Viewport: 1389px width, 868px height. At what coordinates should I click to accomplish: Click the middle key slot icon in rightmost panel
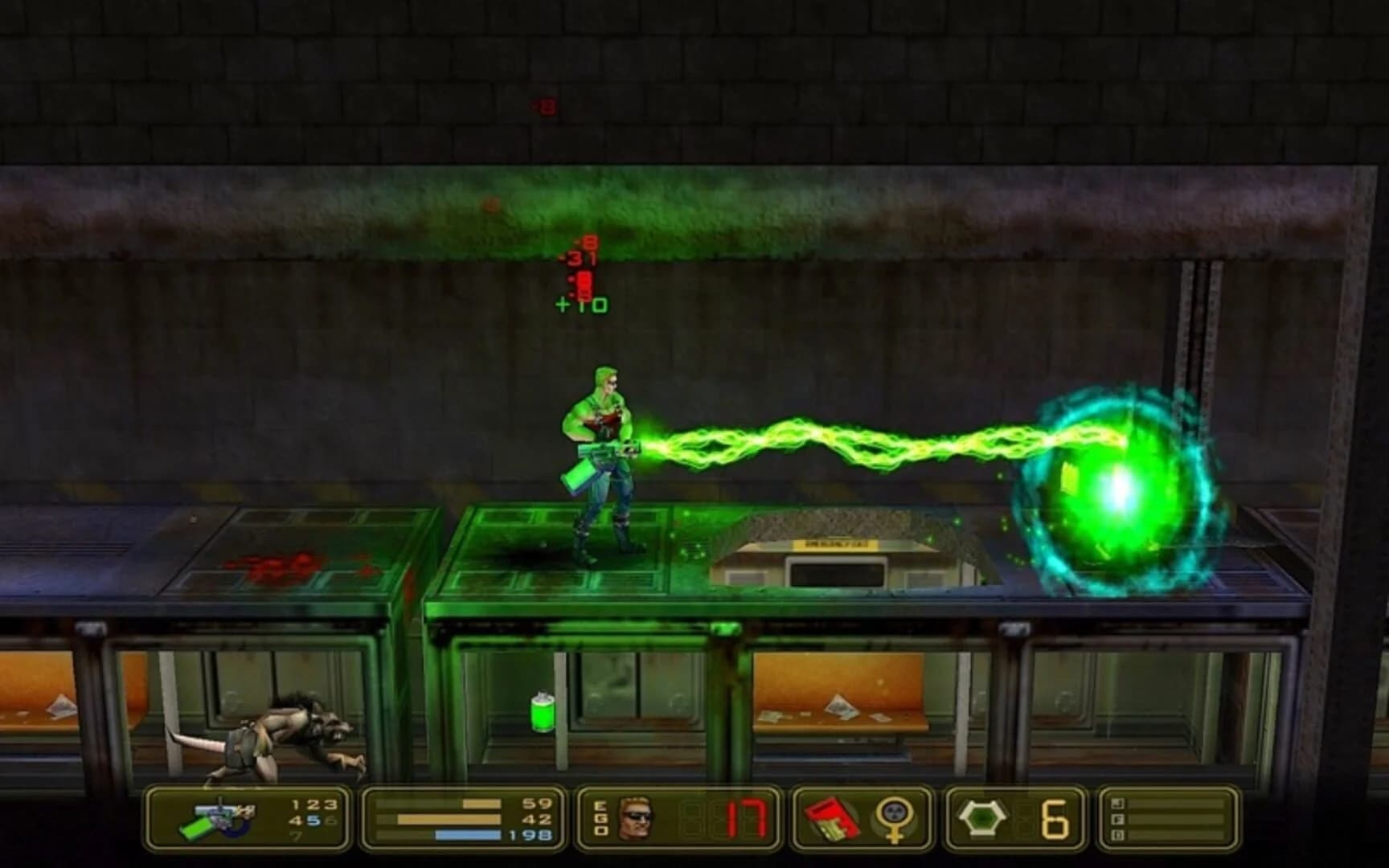click(1118, 819)
